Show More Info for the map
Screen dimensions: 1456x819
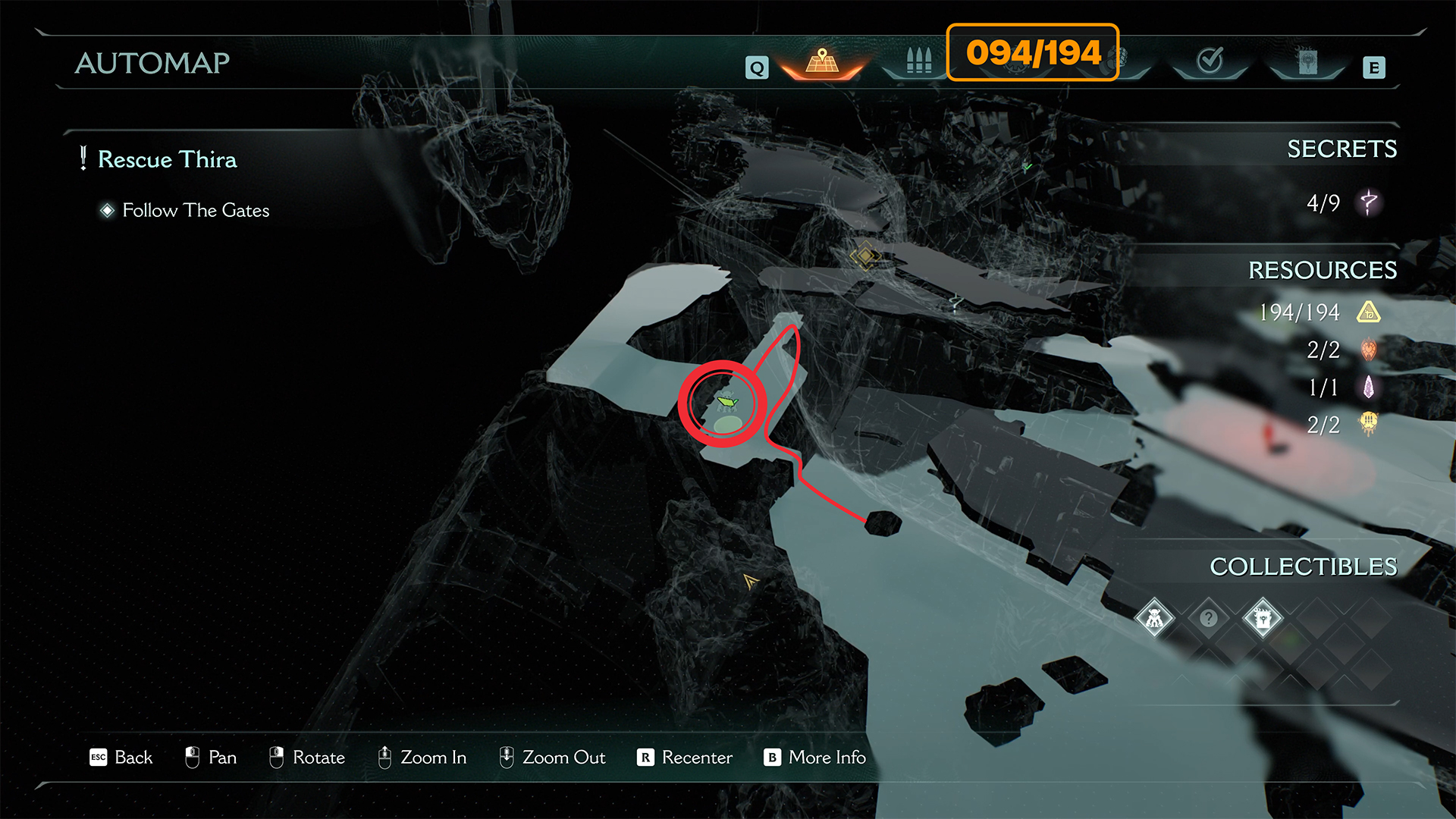click(816, 758)
